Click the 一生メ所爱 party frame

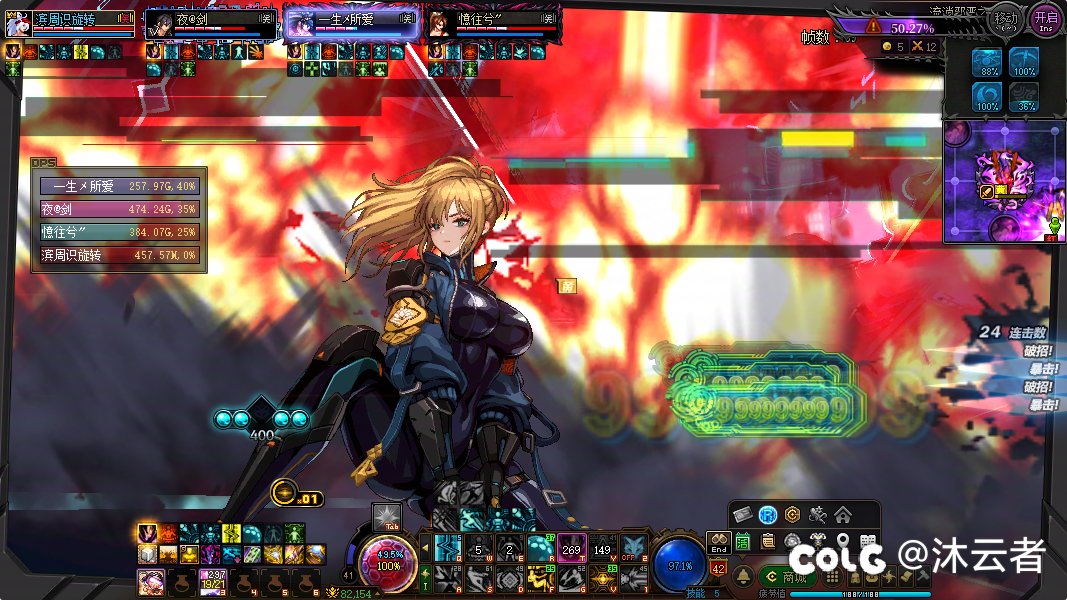pos(352,23)
